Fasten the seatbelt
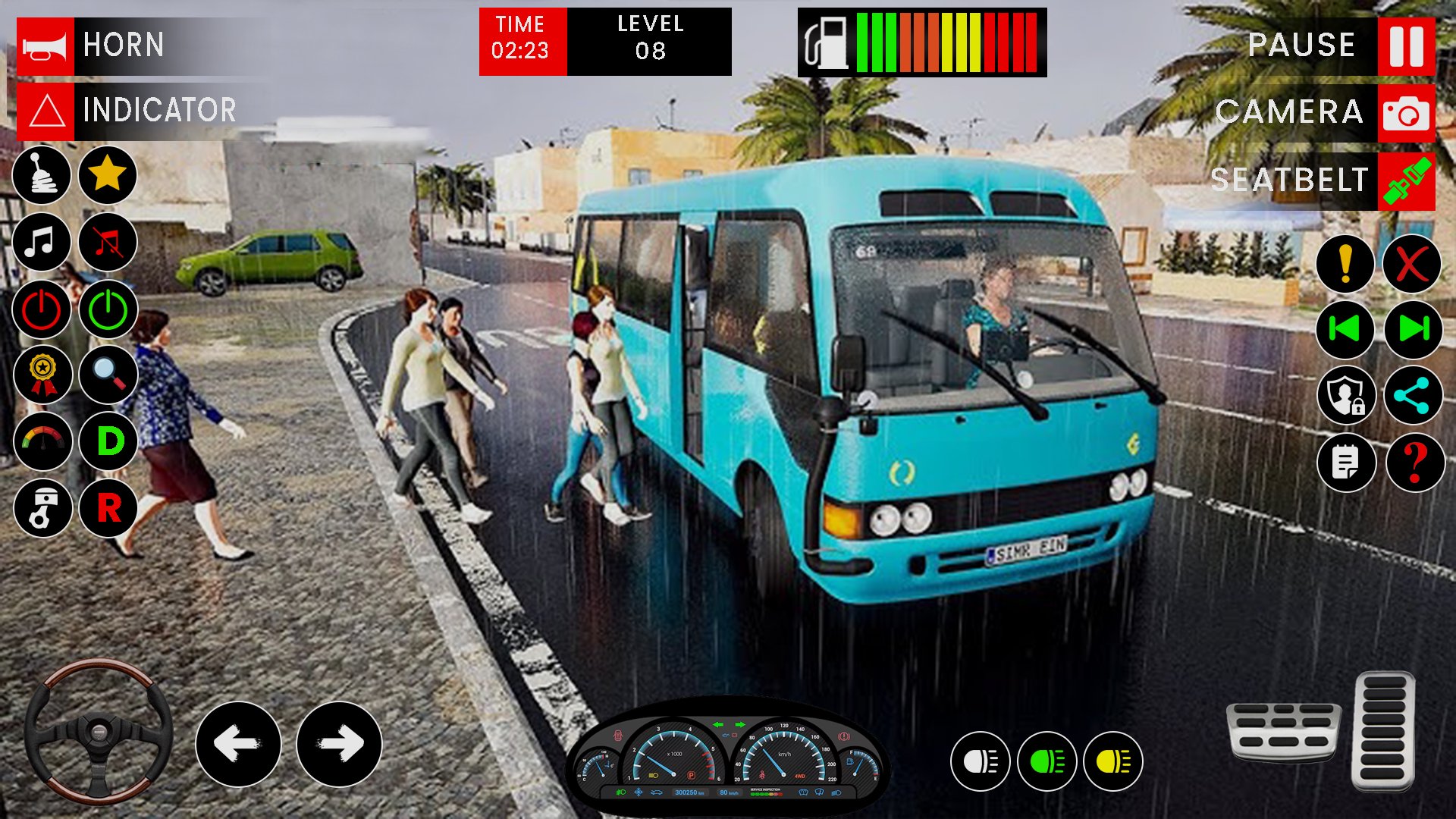Image resolution: width=1456 pixels, height=819 pixels. [1409, 180]
